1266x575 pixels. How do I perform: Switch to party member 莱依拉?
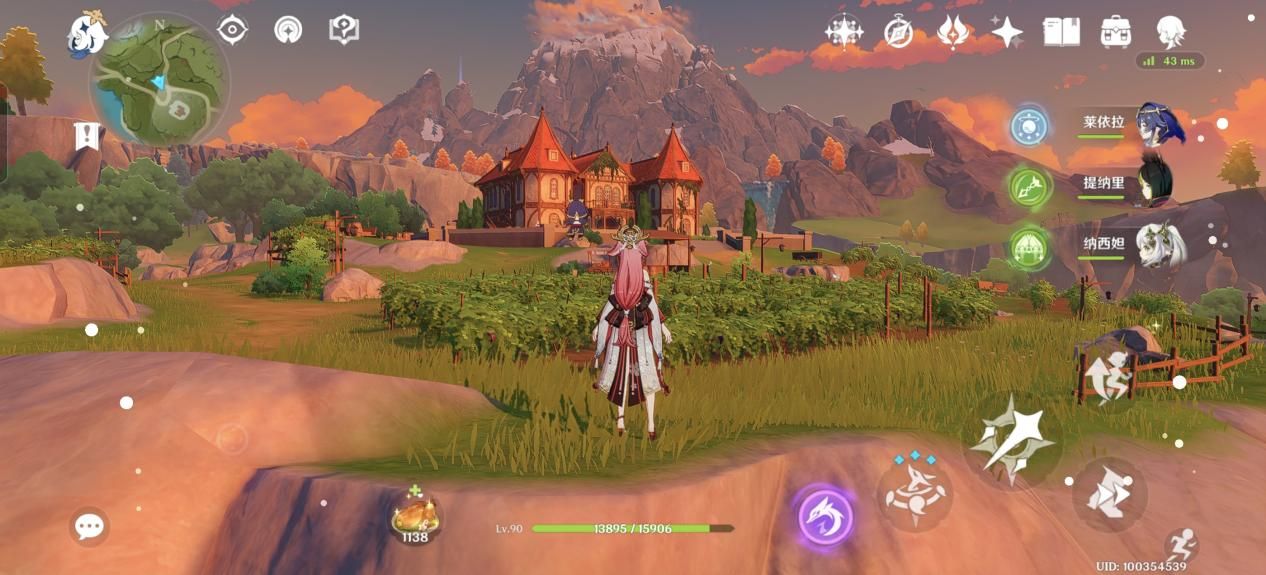1159,127
